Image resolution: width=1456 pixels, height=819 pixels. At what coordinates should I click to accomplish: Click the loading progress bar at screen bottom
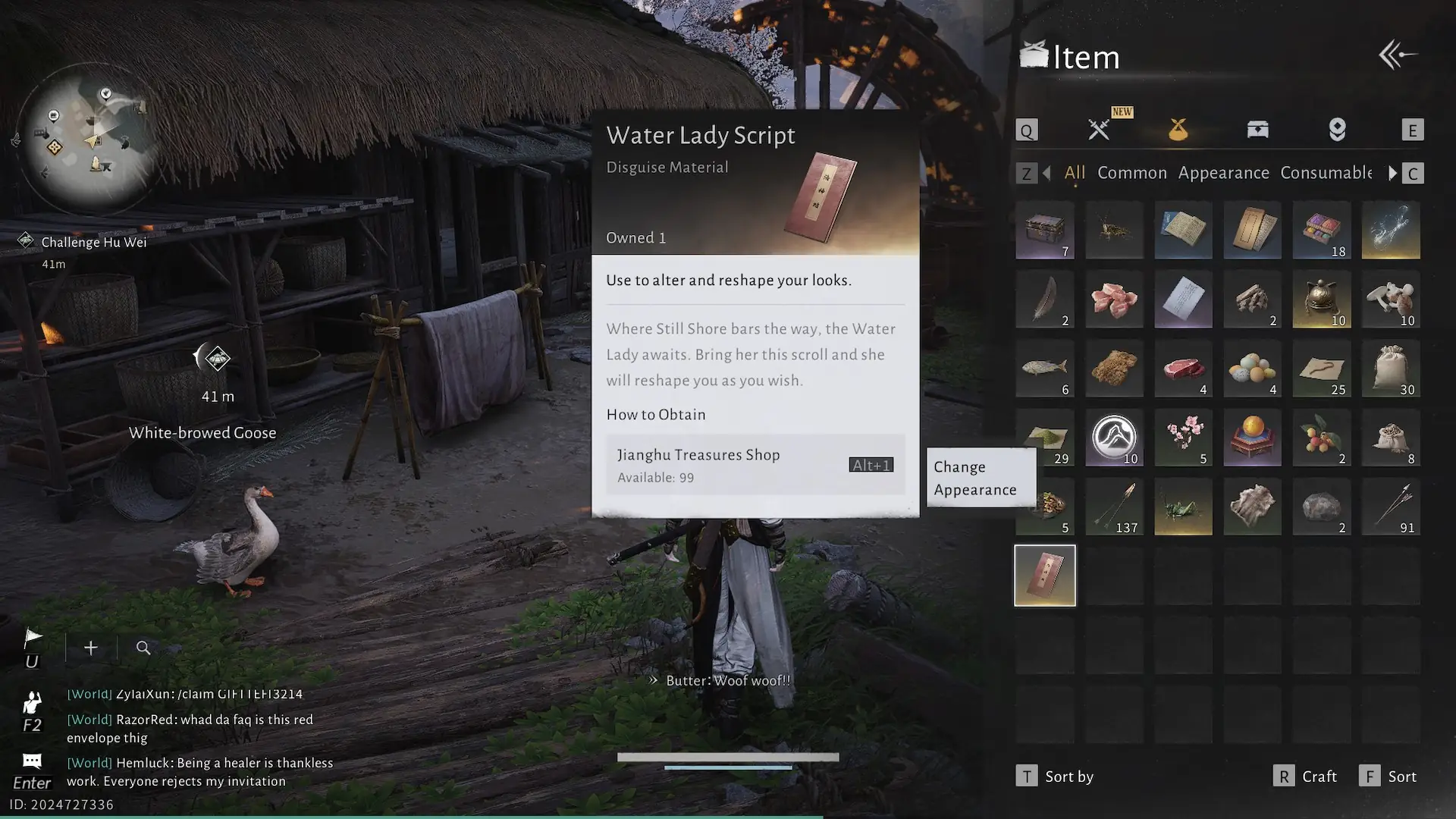pos(730,756)
